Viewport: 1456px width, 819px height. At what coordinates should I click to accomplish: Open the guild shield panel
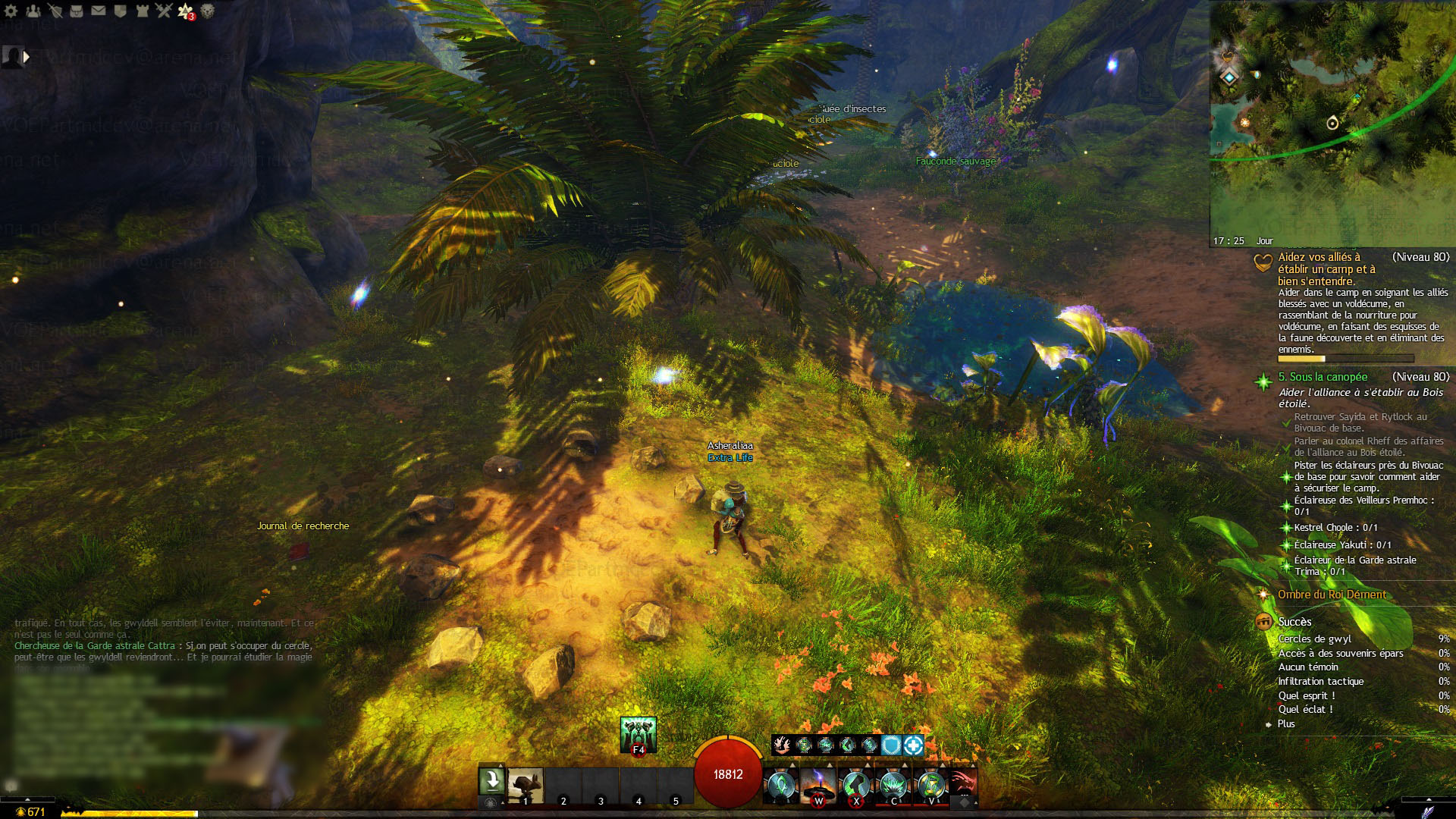click(120, 11)
